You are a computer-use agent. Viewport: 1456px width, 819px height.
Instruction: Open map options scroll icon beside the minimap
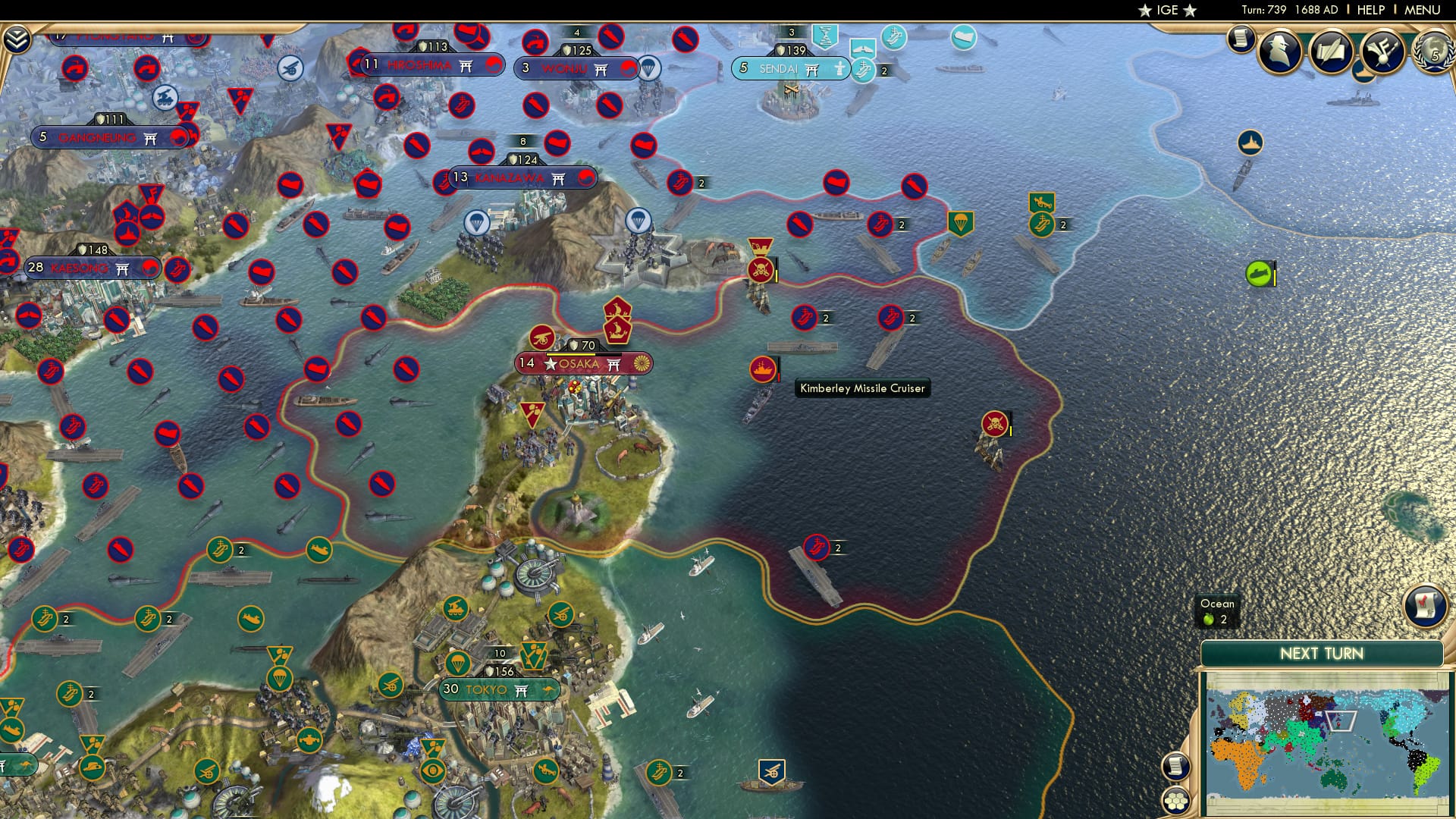[x=1175, y=766]
